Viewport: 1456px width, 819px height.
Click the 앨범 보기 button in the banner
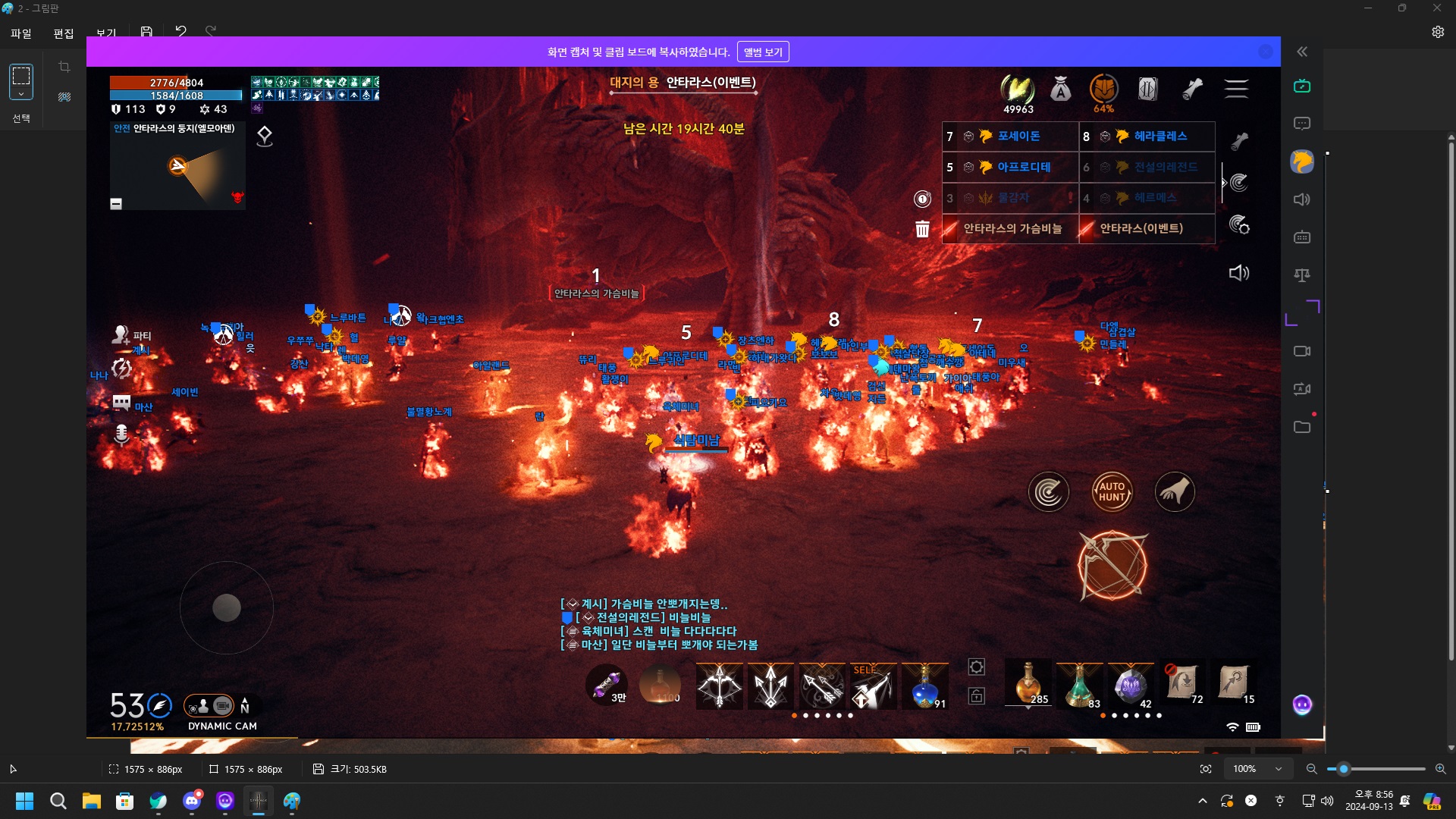(763, 51)
